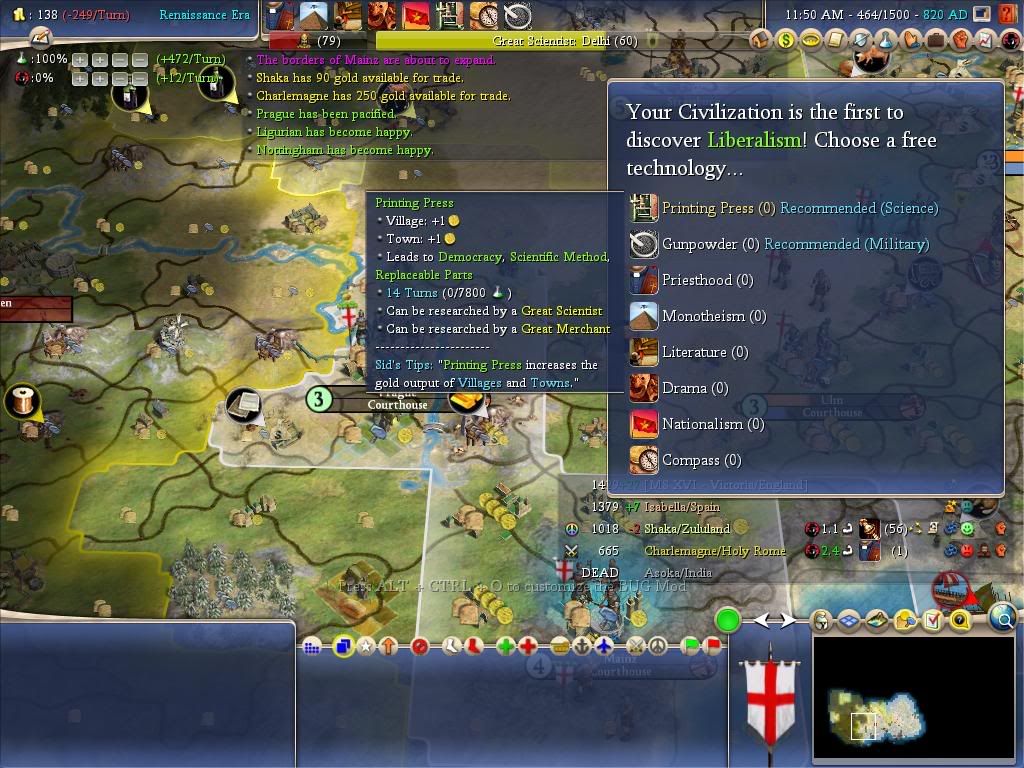Image resolution: width=1024 pixels, height=768 pixels.
Task: Click the green end turn button
Action: pyautogui.click(x=727, y=620)
